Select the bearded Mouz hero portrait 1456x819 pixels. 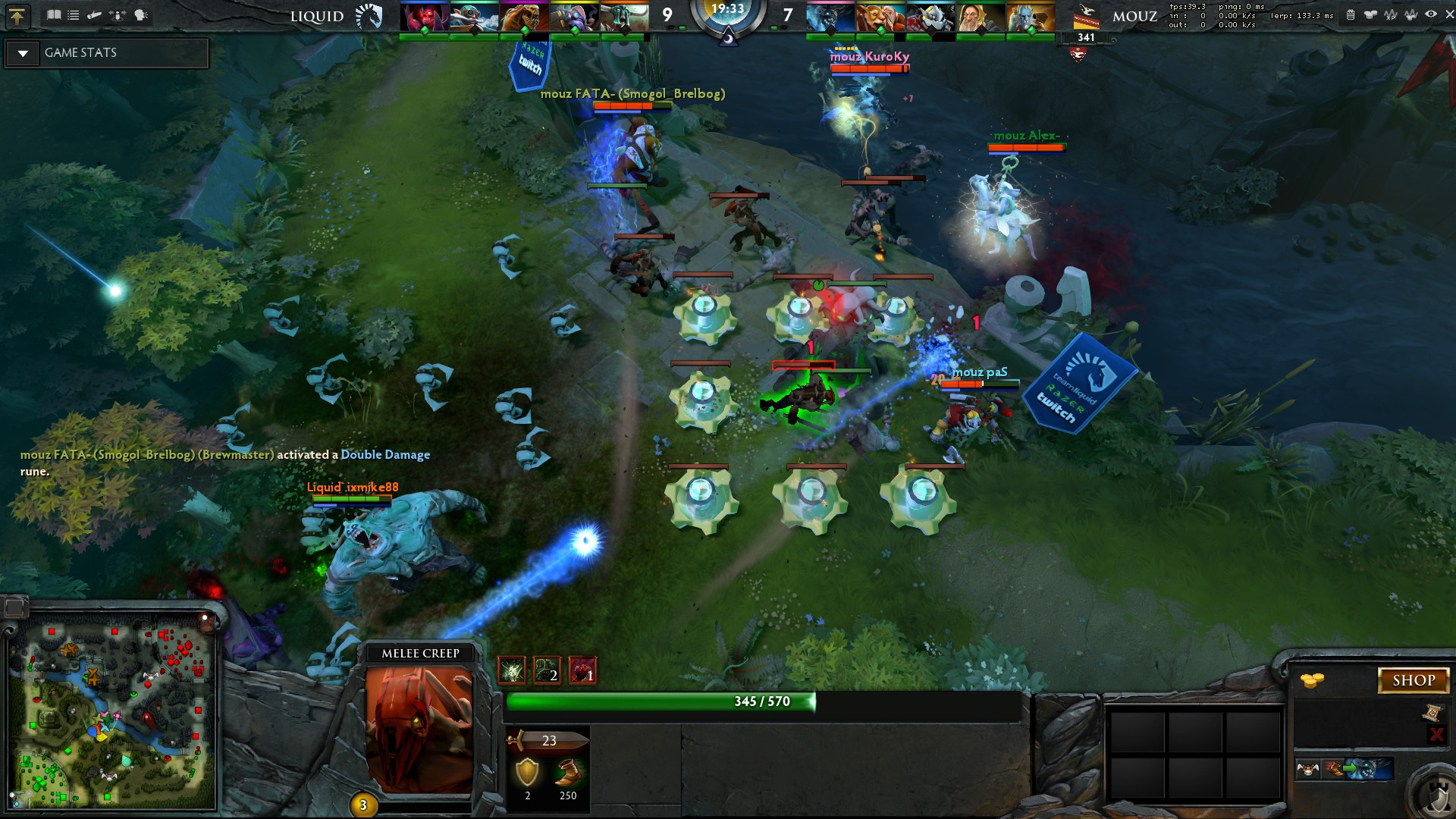[981, 17]
